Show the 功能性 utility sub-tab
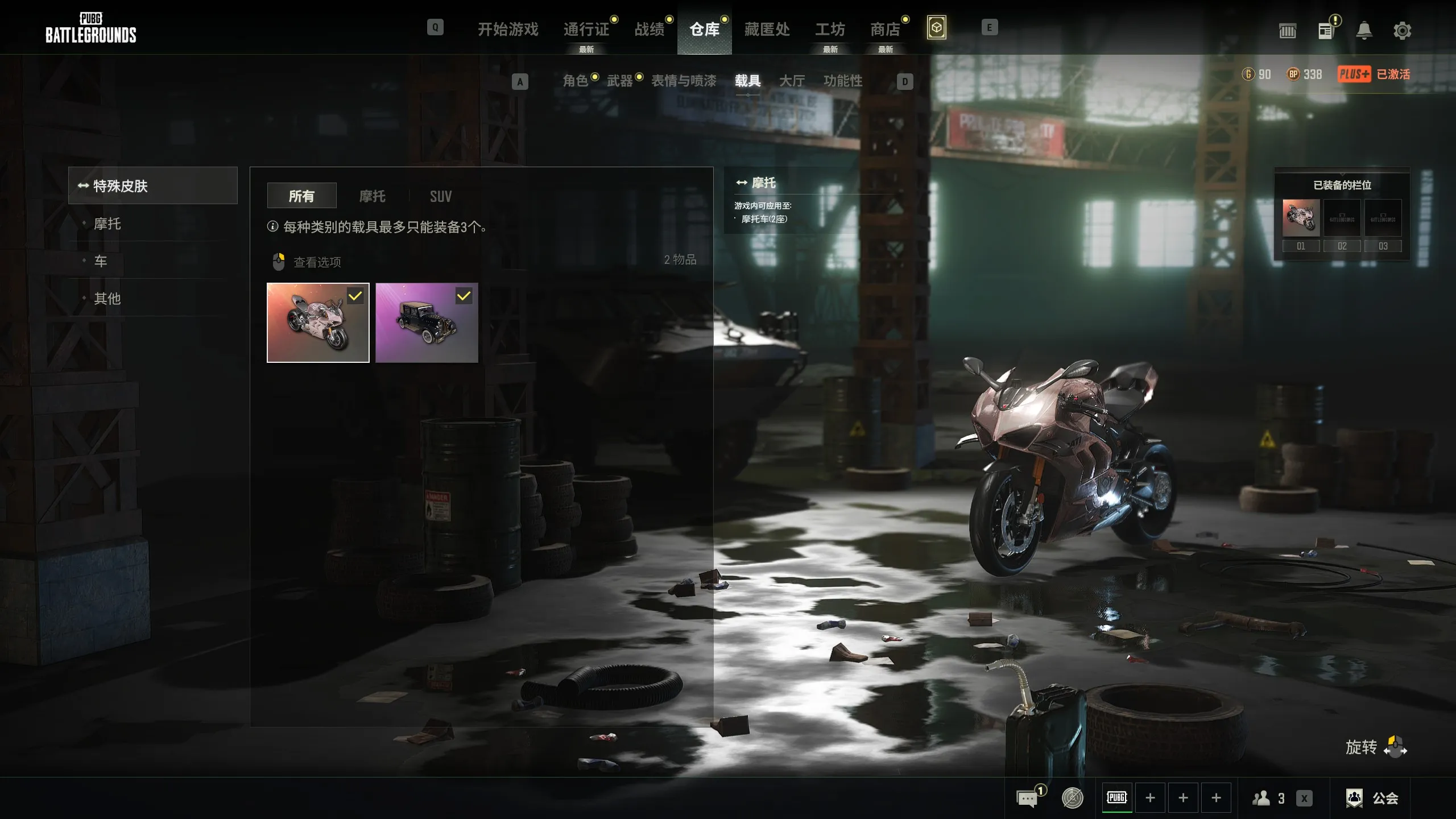Screen dimensions: 1456x819 pyautogui.click(x=843, y=81)
